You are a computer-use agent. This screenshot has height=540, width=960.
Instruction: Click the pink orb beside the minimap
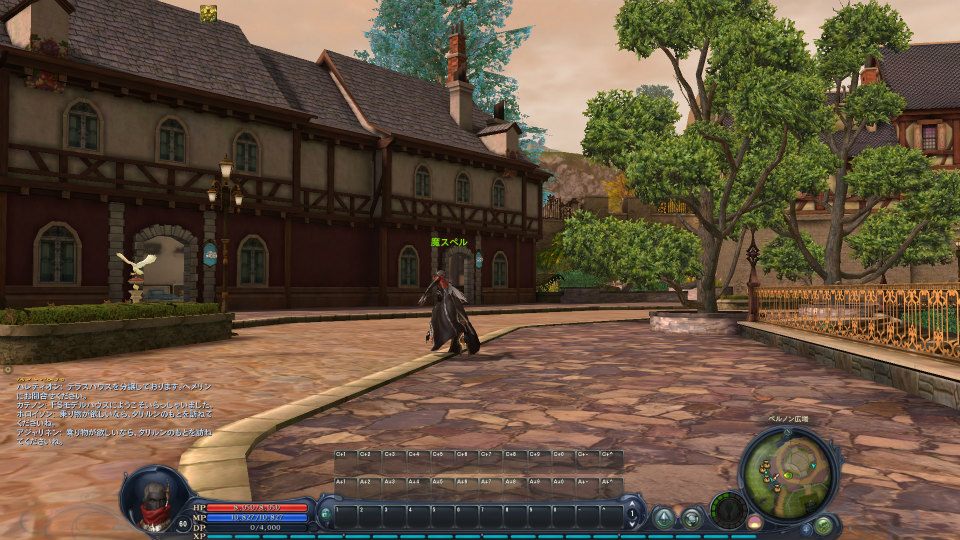pos(755,521)
